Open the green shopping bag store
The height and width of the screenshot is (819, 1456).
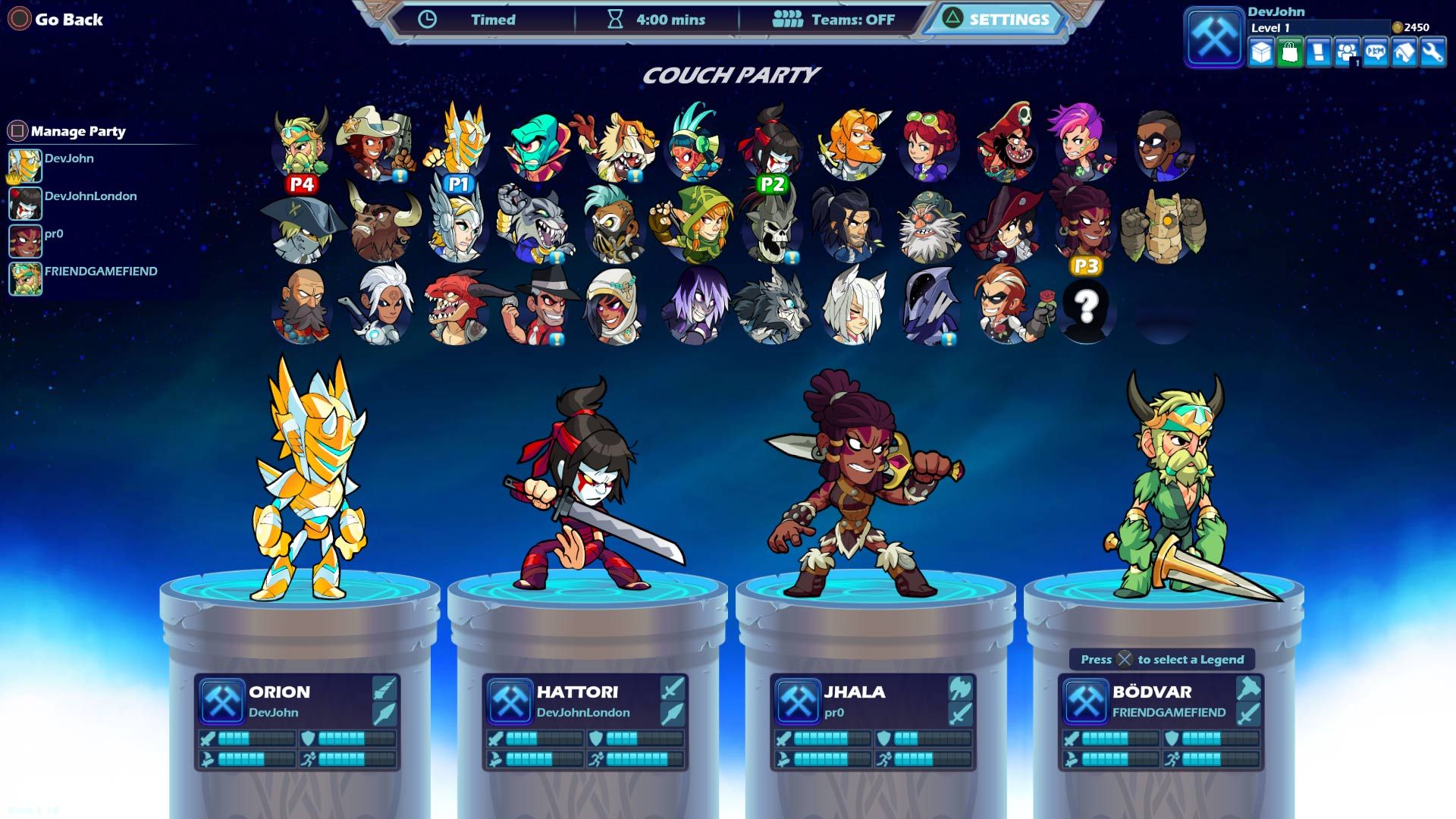1289,53
